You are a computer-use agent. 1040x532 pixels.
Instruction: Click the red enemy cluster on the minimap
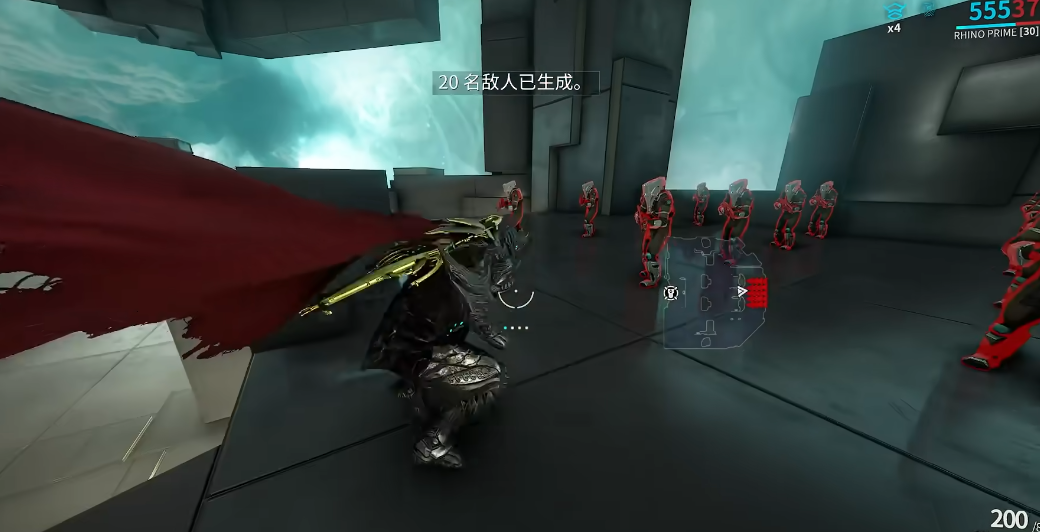[x=758, y=292]
